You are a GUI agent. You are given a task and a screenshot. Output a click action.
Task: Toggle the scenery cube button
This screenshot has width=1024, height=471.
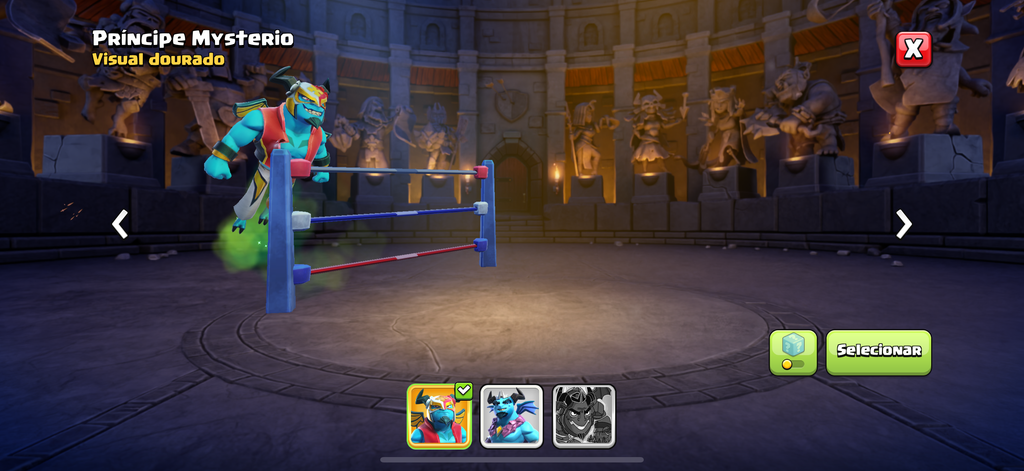click(793, 352)
